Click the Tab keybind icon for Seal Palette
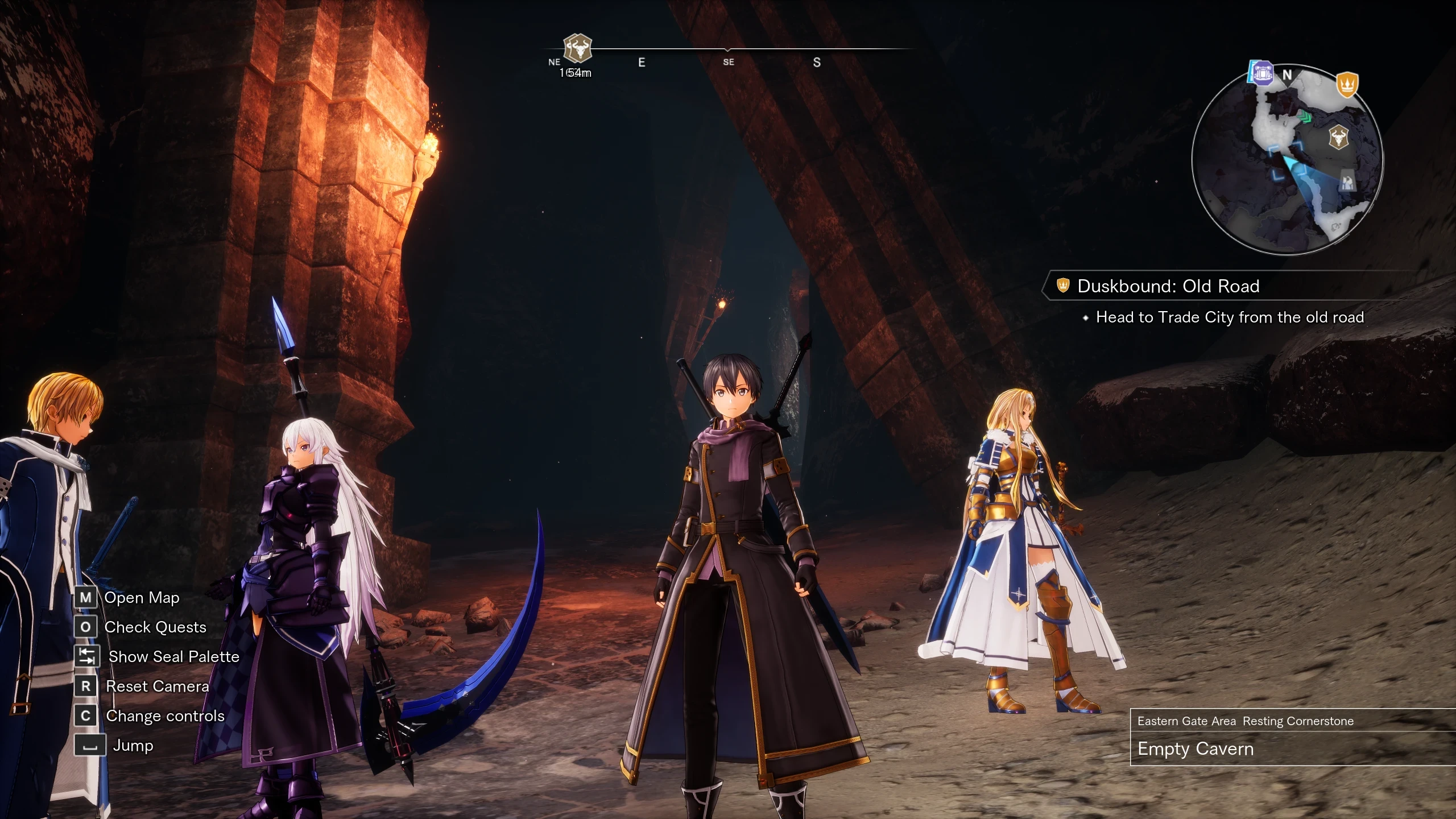This screenshot has height=819, width=1456. point(86,657)
